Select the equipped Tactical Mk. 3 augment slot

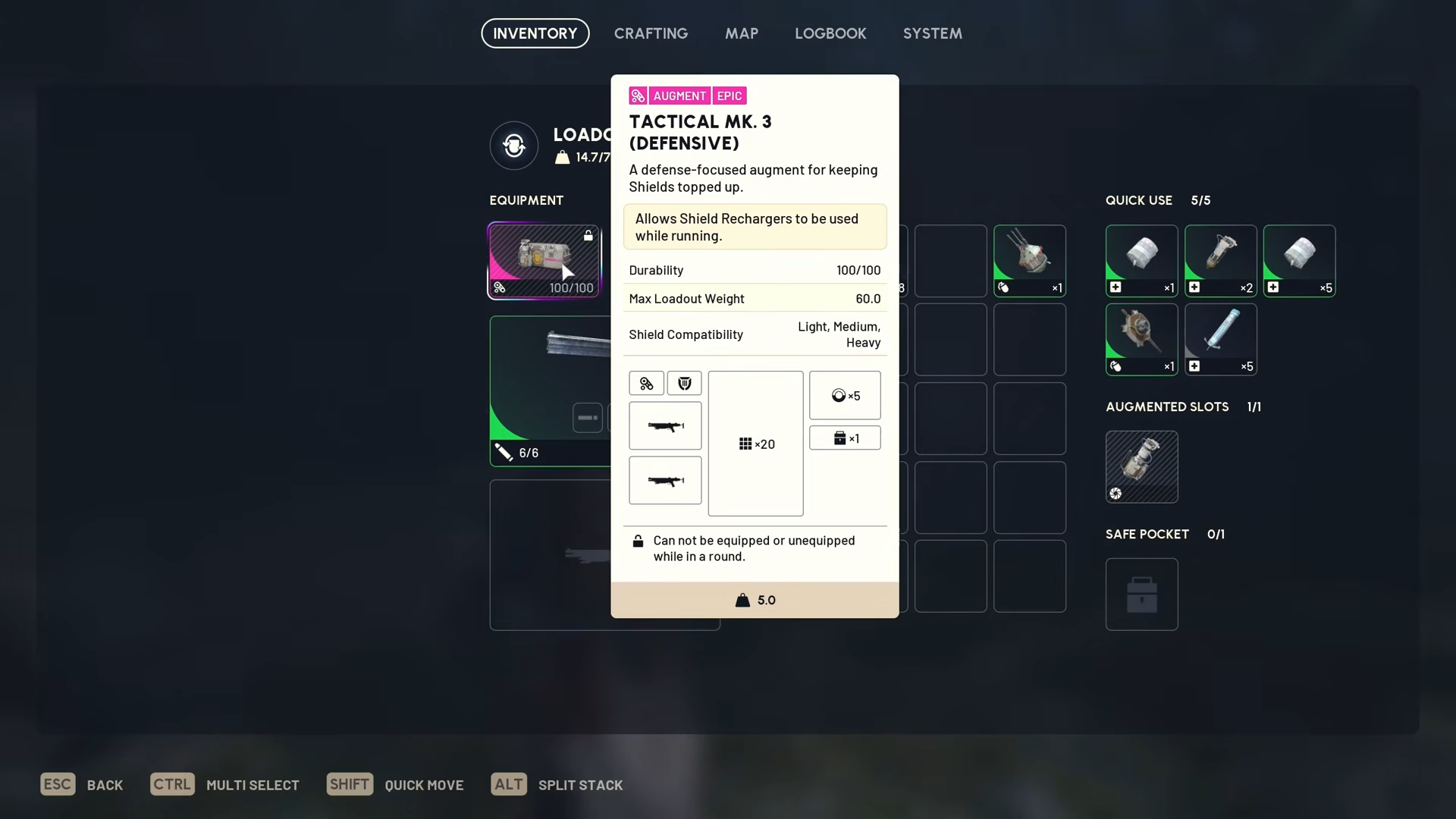click(544, 260)
